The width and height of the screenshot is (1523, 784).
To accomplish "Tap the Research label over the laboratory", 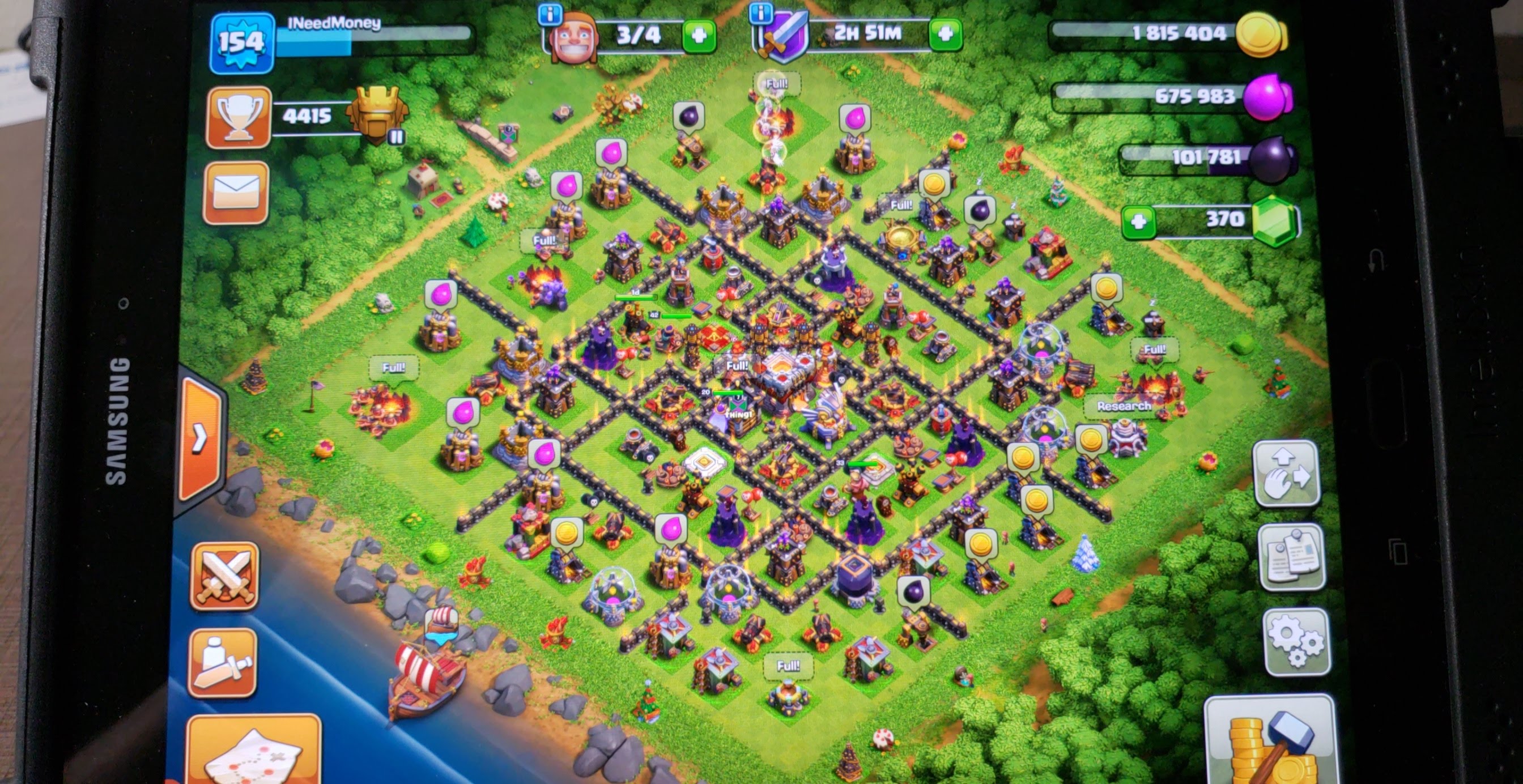I will pyautogui.click(x=1124, y=406).
